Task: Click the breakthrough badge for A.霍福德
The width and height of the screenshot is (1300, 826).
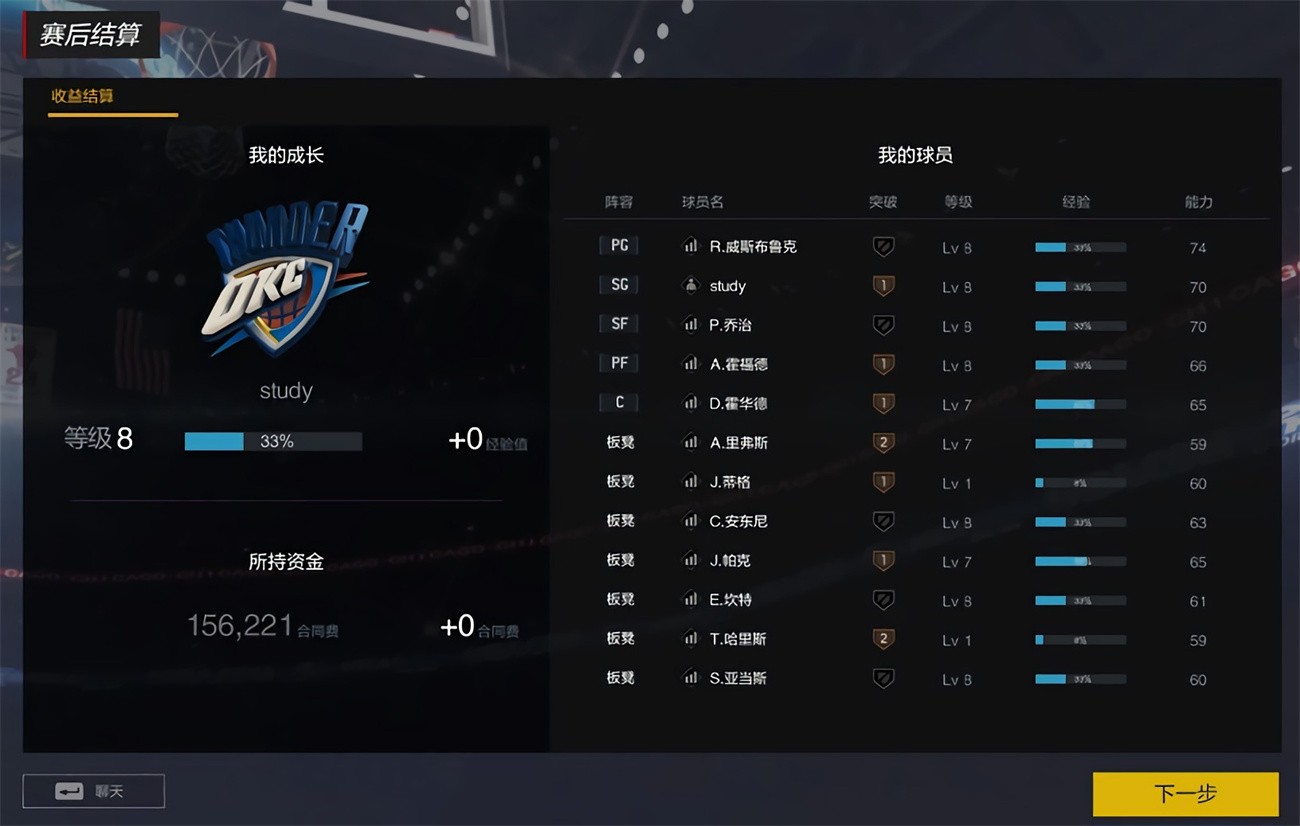Action: click(x=884, y=365)
